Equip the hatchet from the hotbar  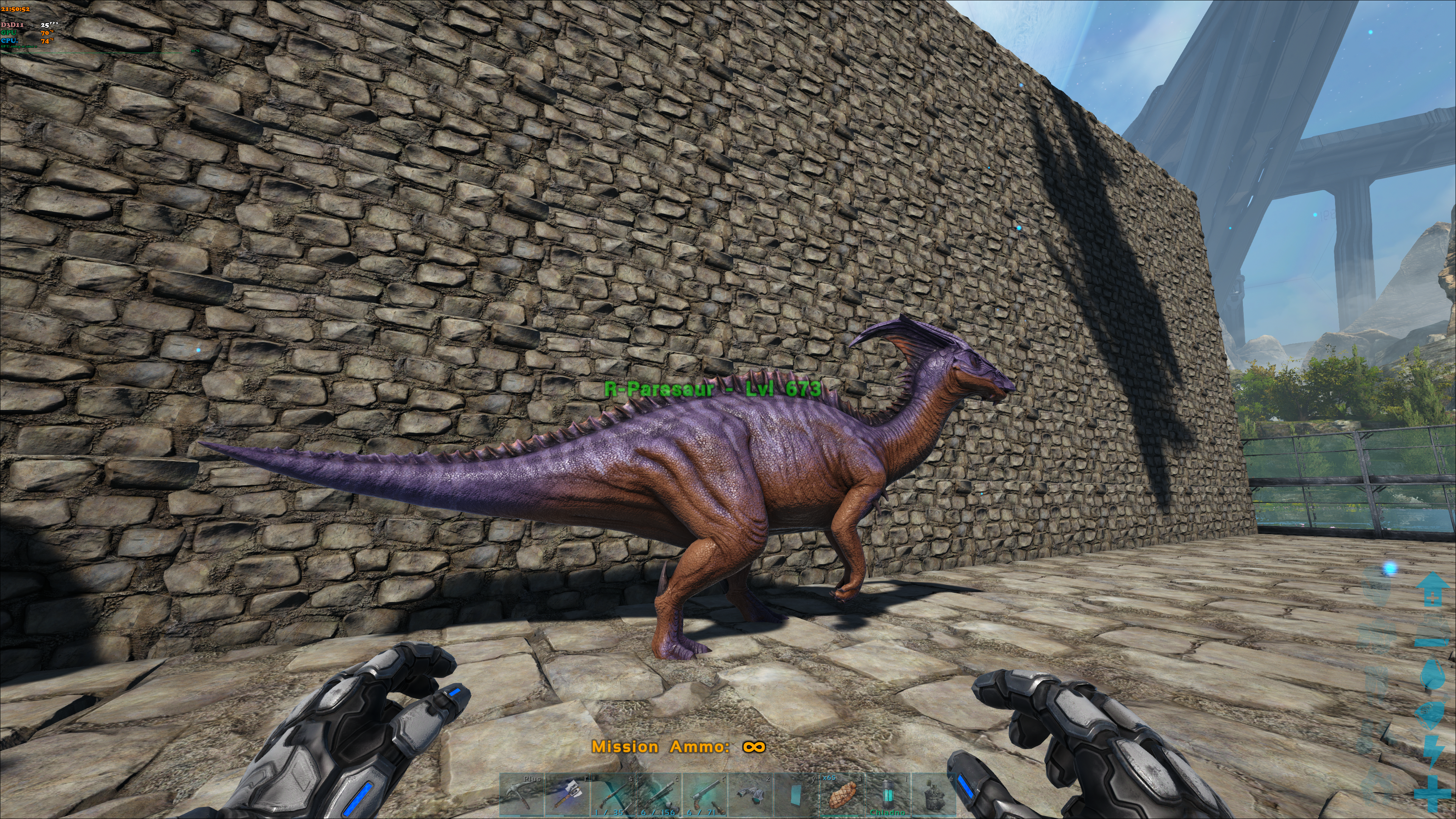568,794
